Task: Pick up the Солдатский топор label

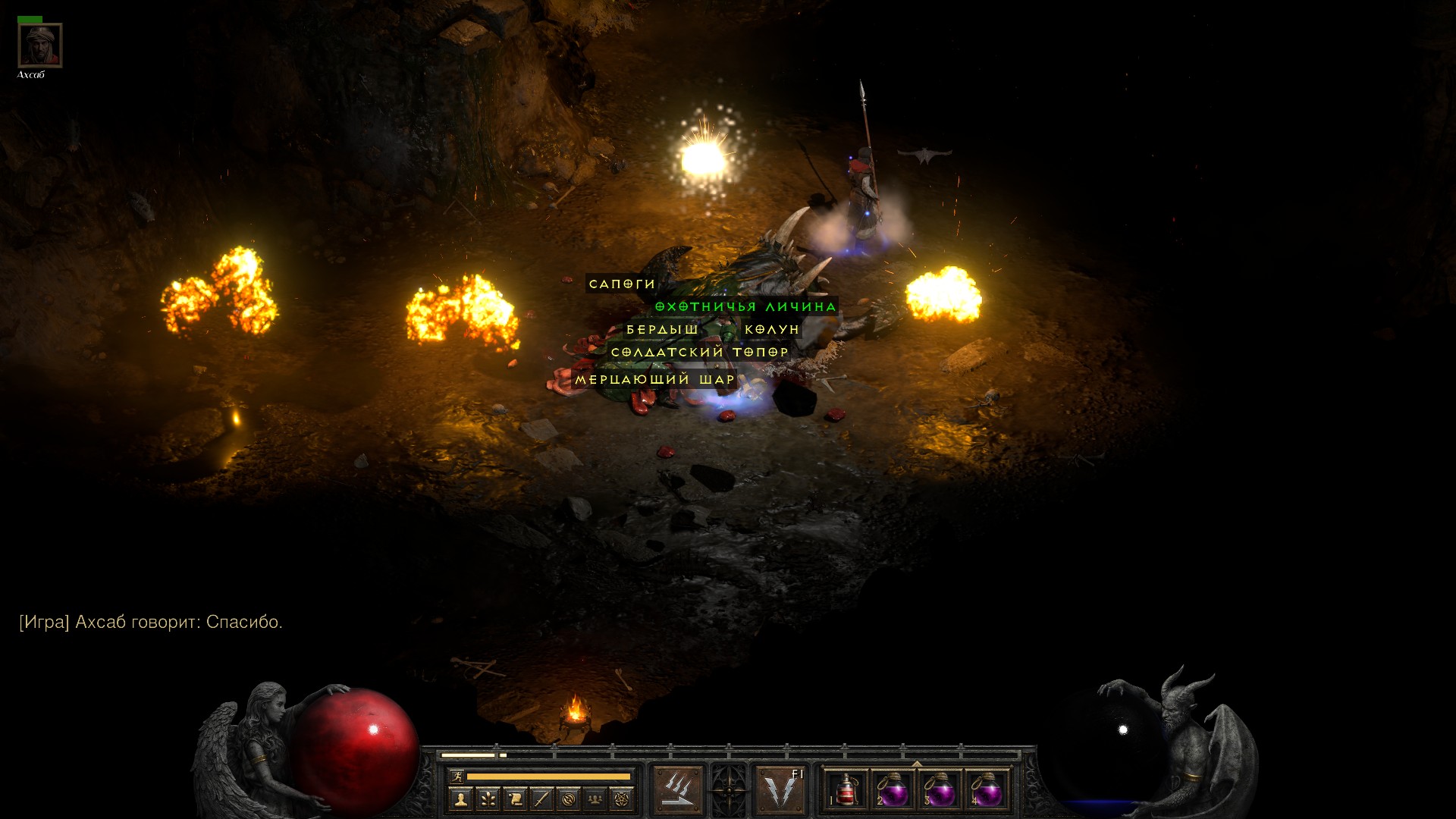Action: coord(700,353)
